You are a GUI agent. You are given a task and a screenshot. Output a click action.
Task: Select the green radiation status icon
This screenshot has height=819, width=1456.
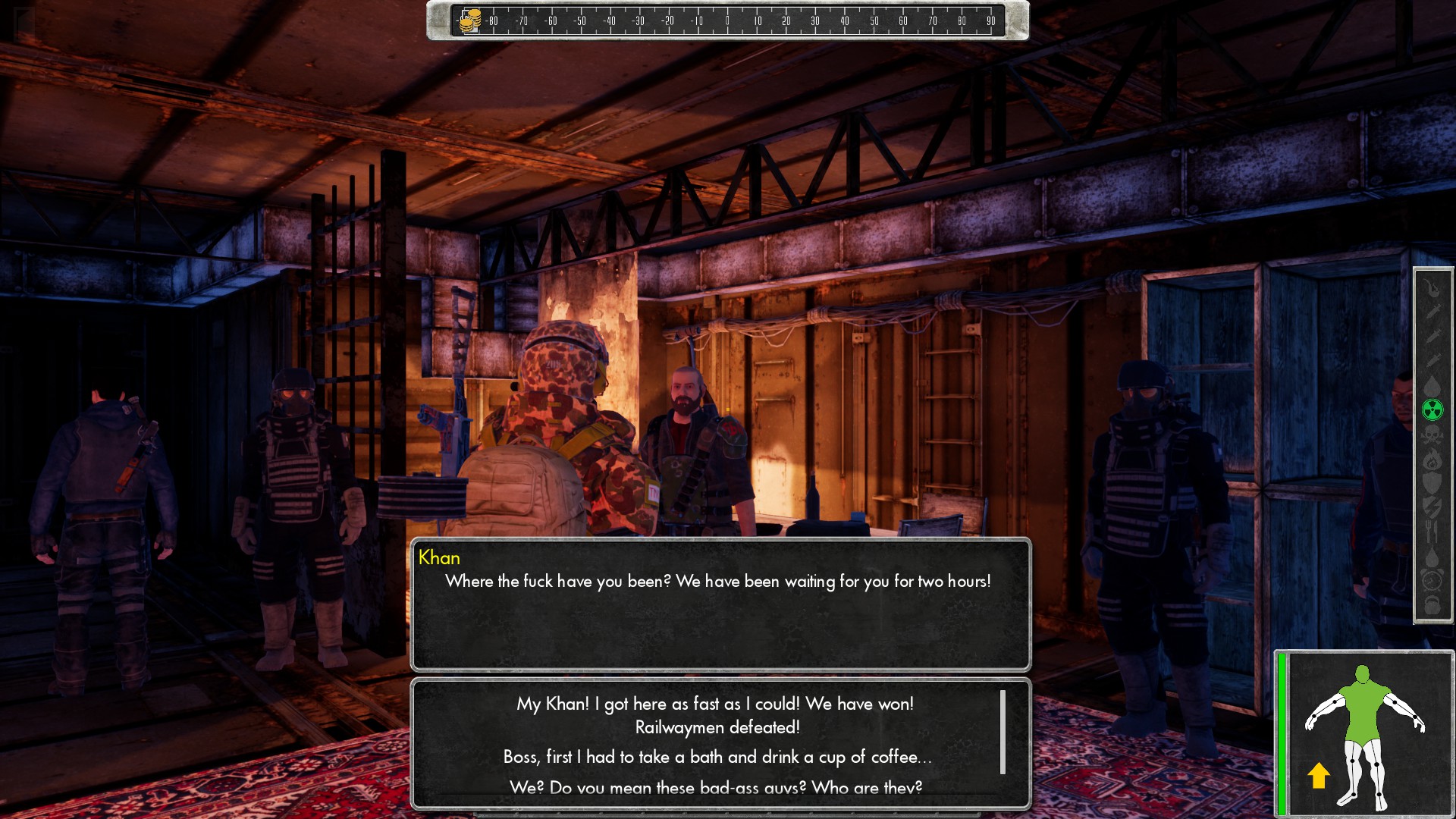click(x=1432, y=410)
